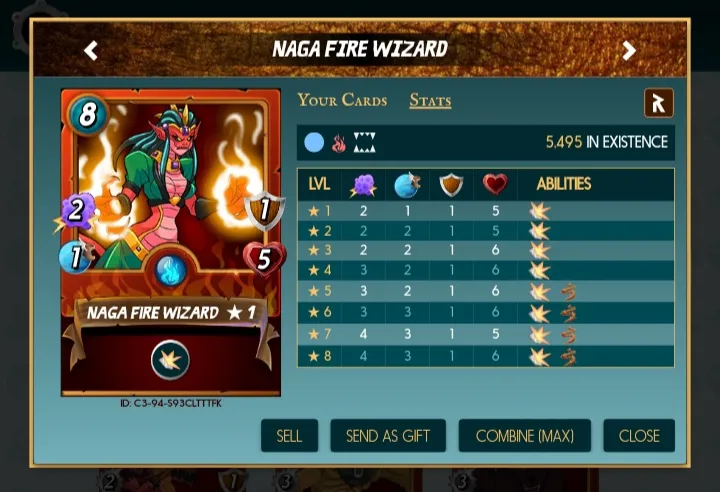This screenshot has height=492, width=720.
Task: Select the level 8 stats row
Action: pyautogui.click(x=485, y=355)
